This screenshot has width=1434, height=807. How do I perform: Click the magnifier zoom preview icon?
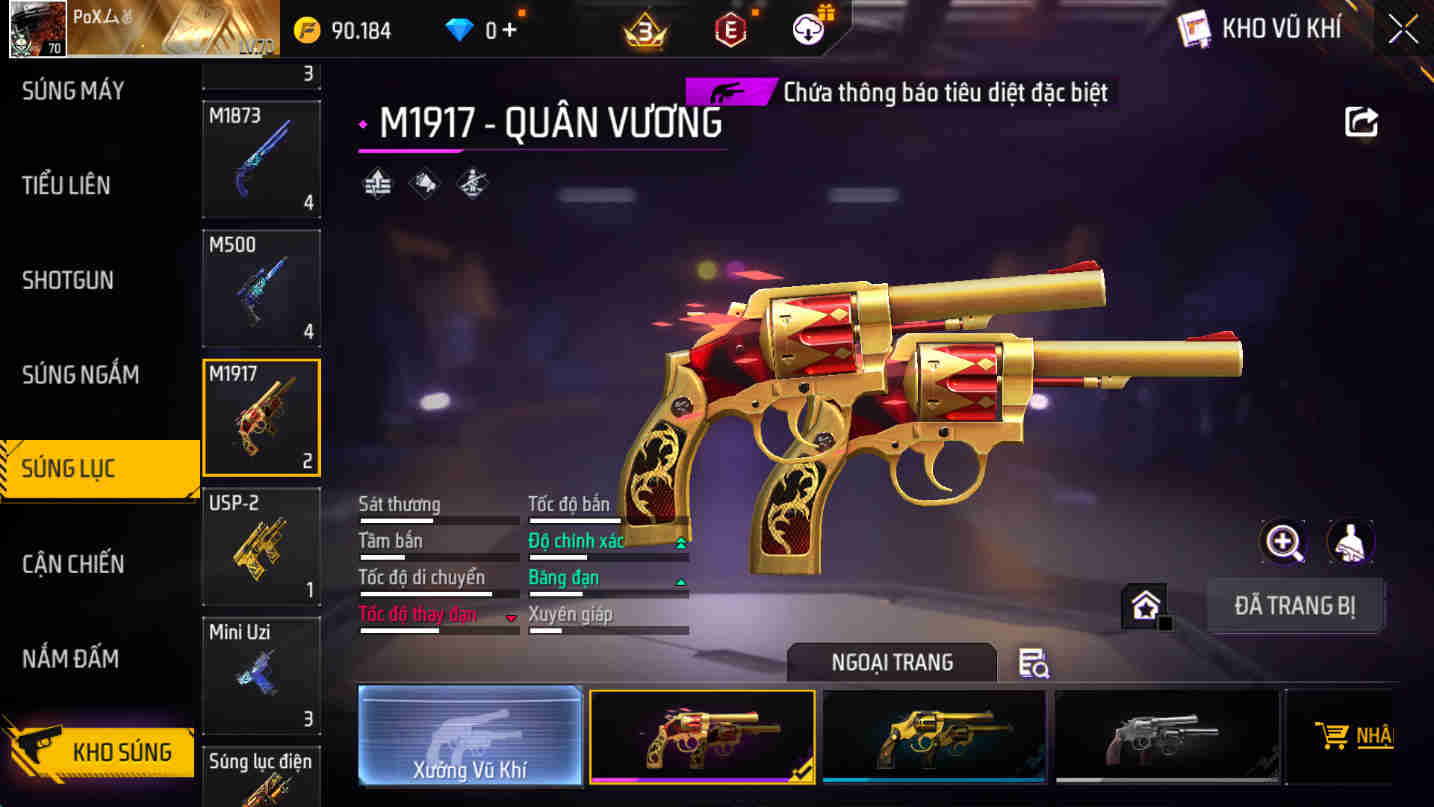(1283, 541)
